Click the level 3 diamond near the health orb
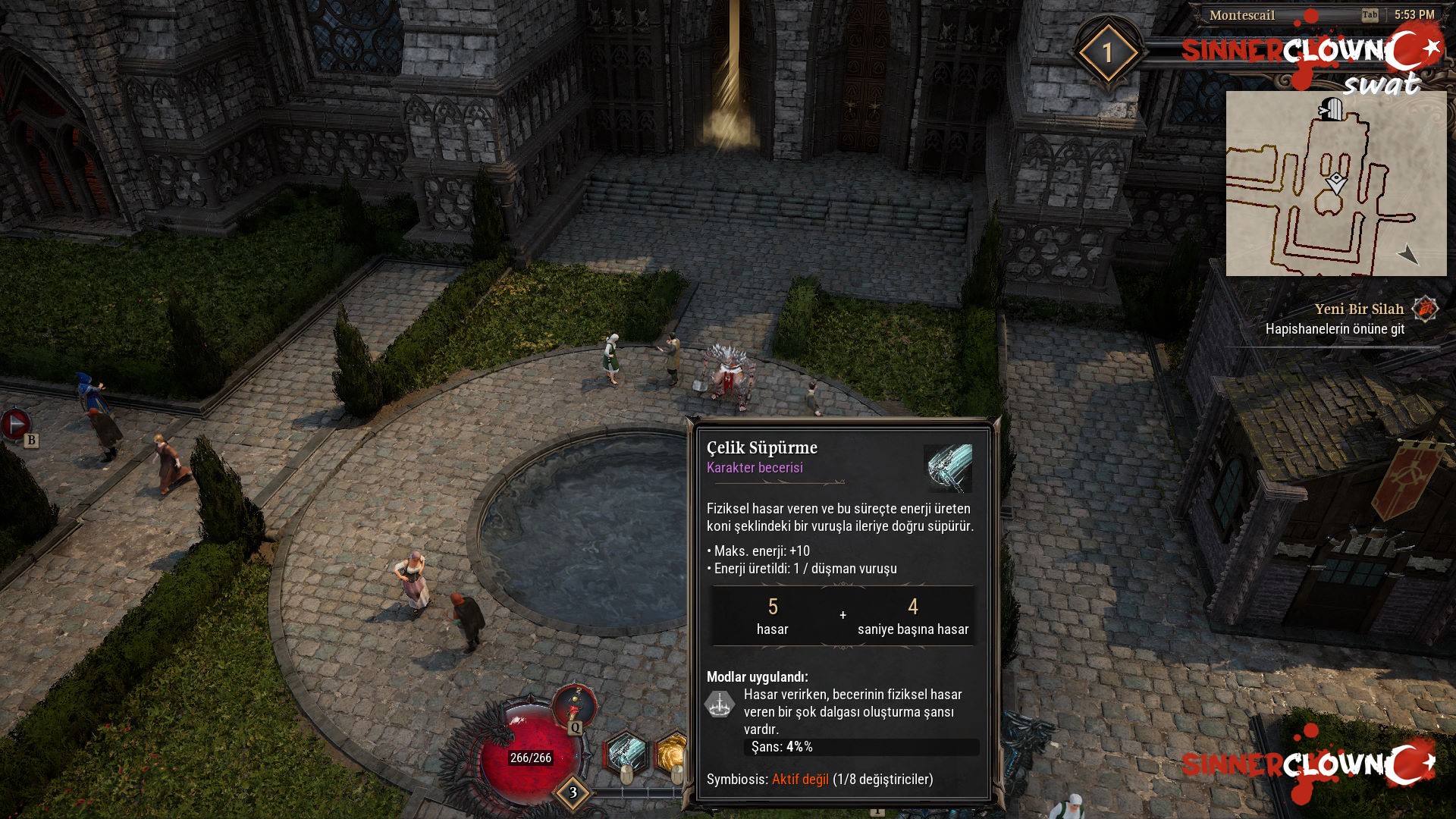This screenshot has height=819, width=1456. [x=573, y=792]
